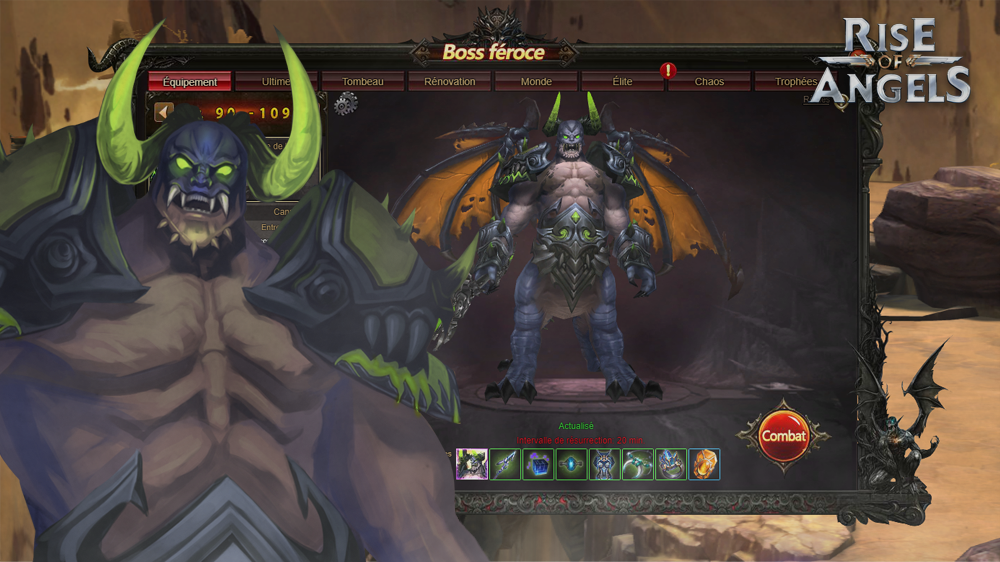
Task: Start the fight with the Combat button
Action: [x=783, y=436]
